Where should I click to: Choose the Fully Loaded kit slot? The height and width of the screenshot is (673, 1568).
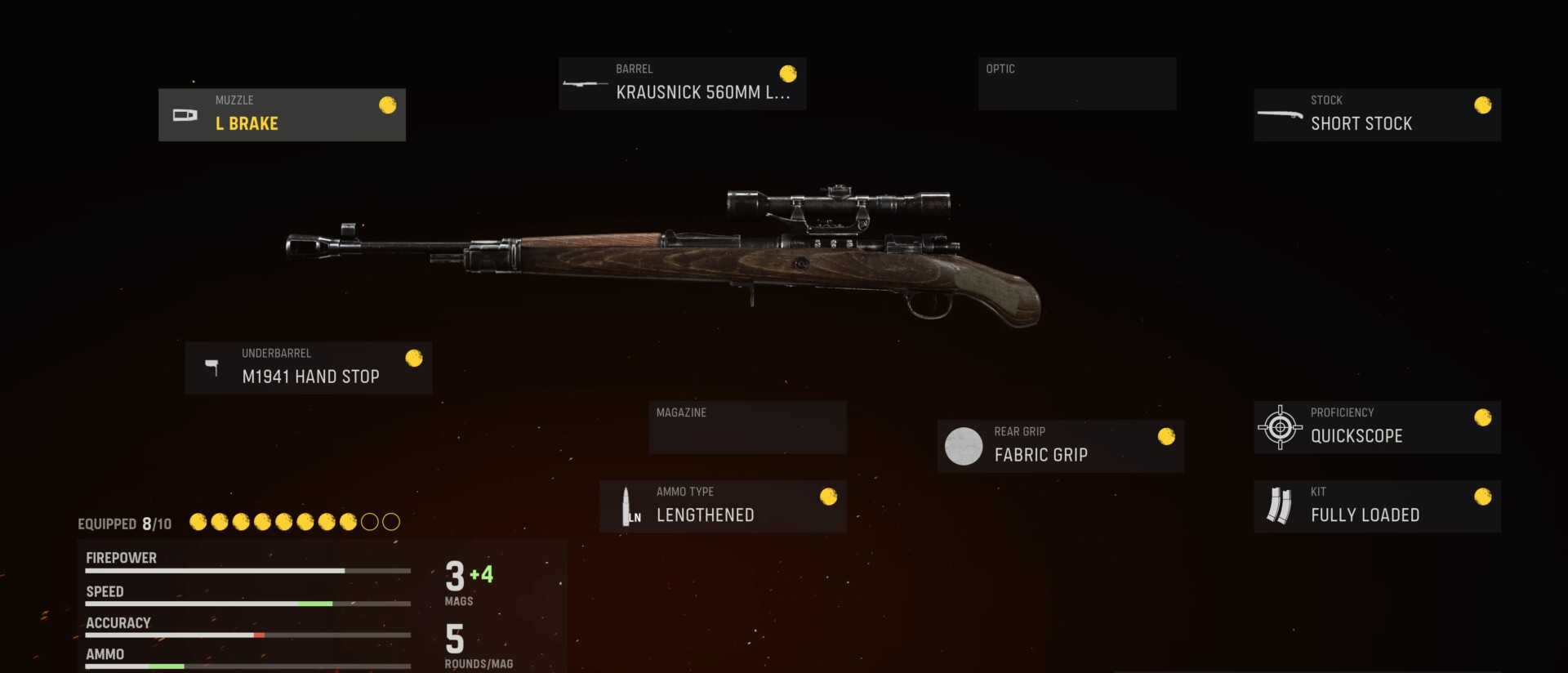point(1377,506)
